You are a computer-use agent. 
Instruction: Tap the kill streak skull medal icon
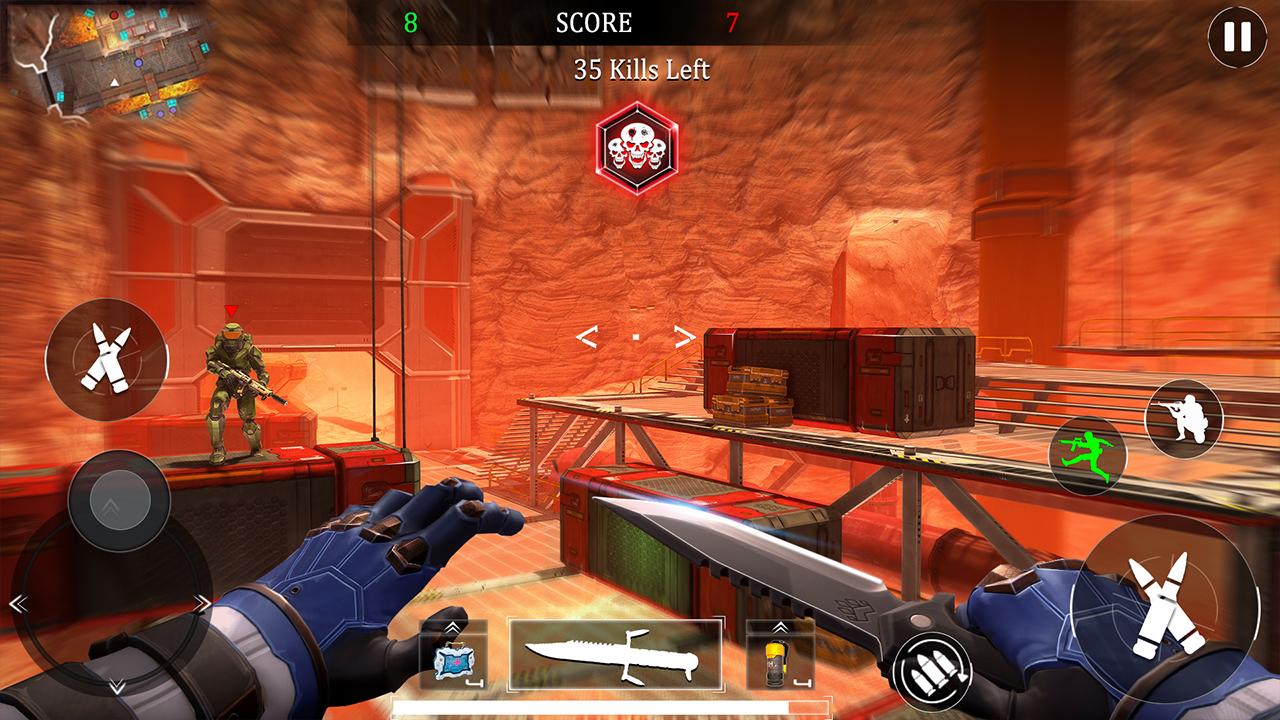click(640, 144)
